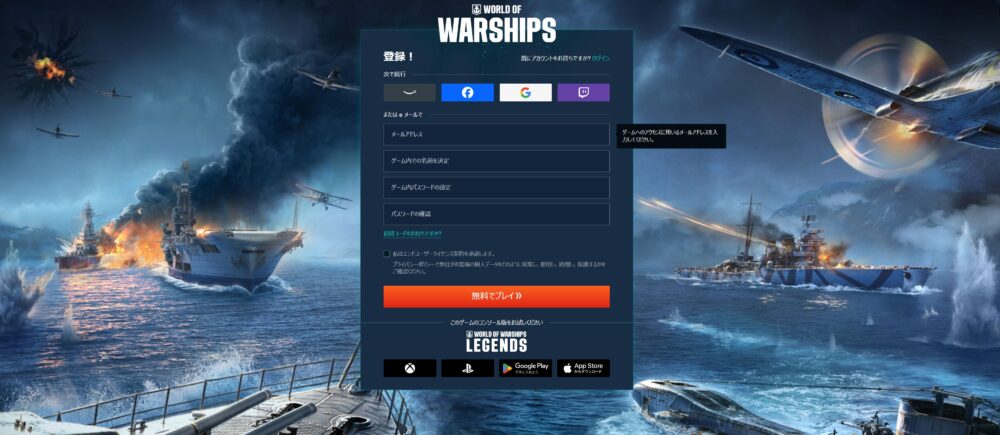Open the Xbox store button
1000x435 pixels.
(x=409, y=368)
